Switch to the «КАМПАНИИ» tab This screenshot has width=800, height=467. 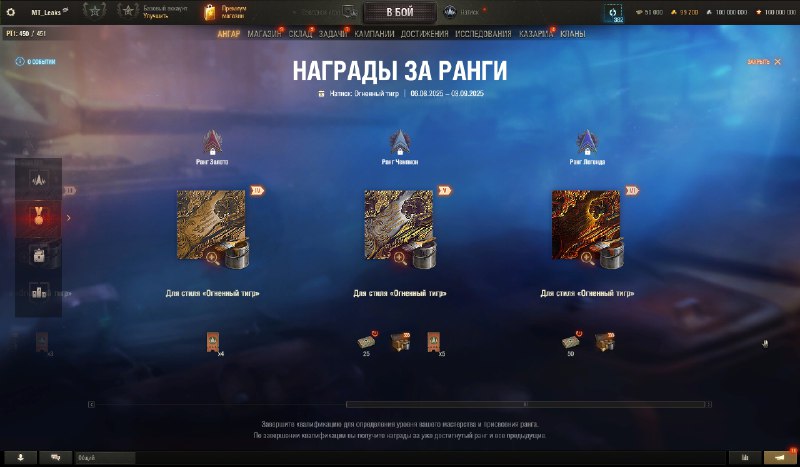click(374, 33)
